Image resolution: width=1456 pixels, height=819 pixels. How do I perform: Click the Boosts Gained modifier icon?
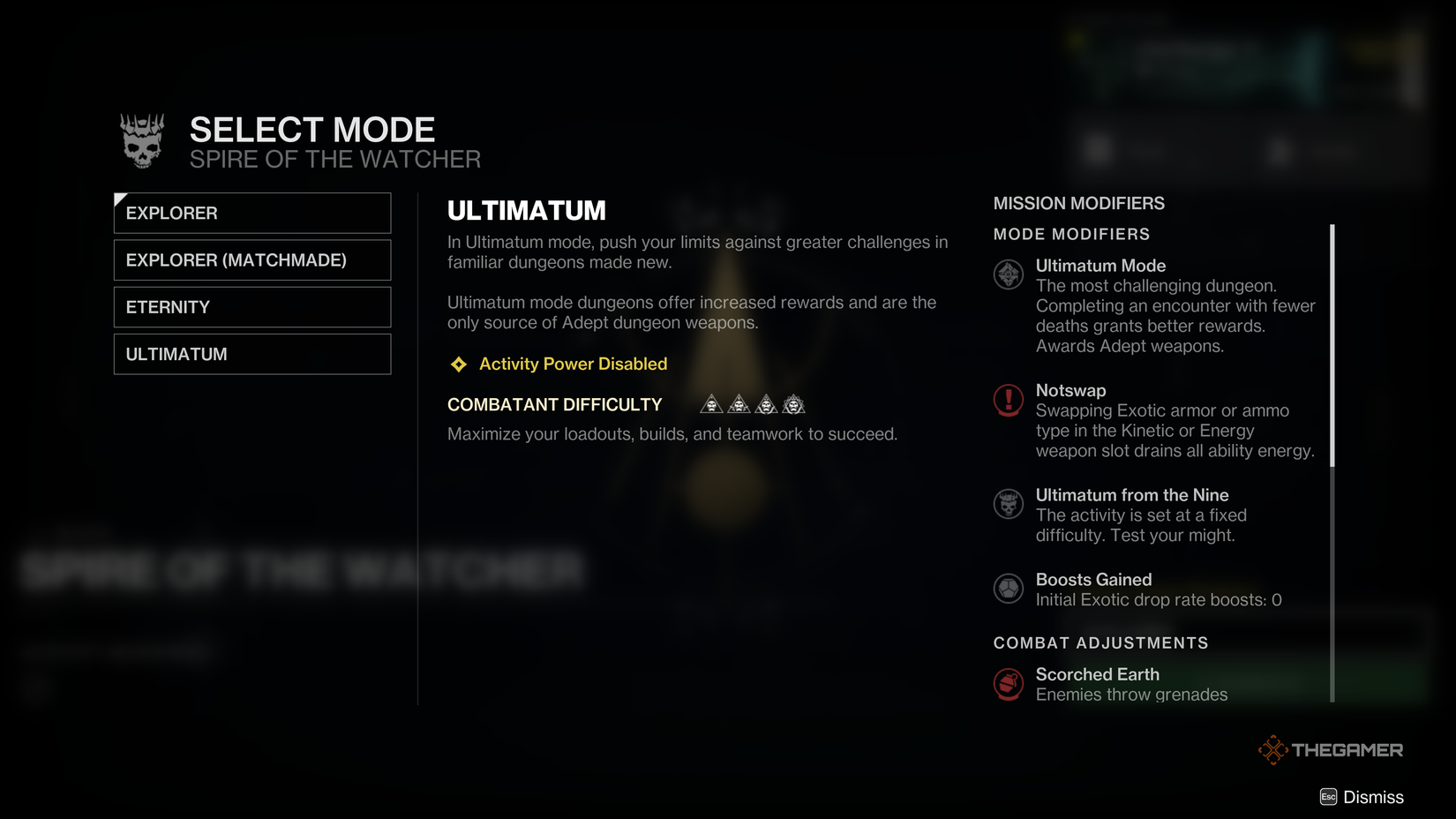(1008, 589)
